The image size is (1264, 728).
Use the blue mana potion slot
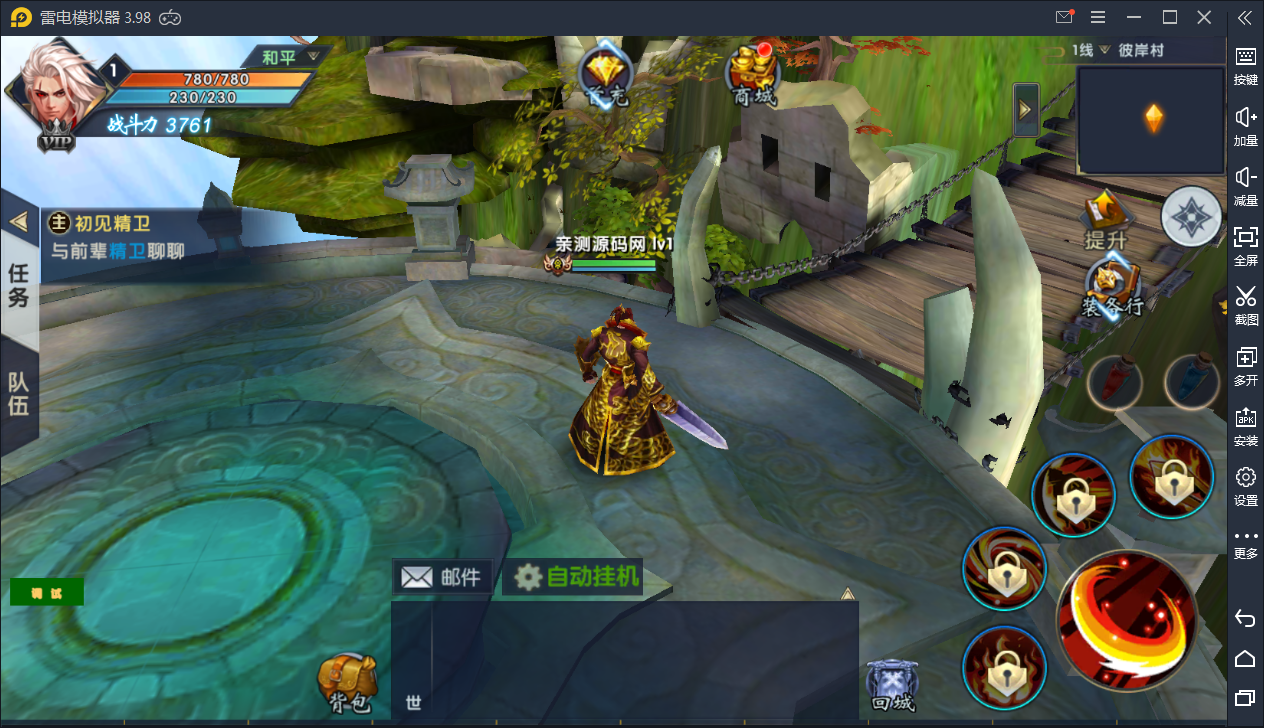click(1191, 381)
